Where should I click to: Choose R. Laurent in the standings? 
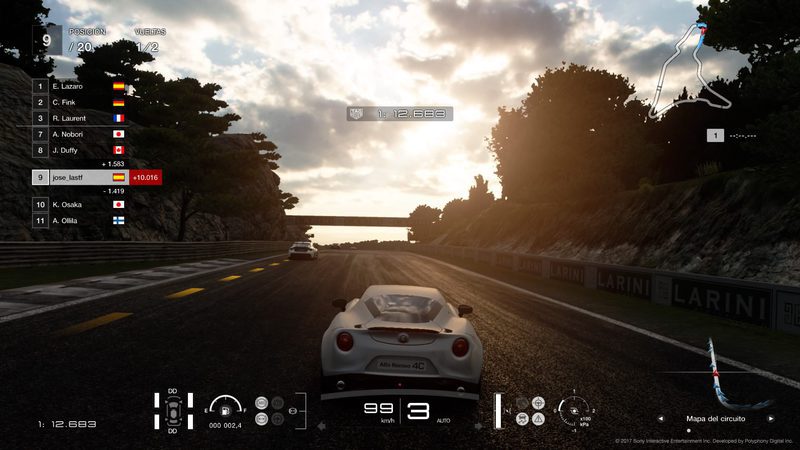80,118
